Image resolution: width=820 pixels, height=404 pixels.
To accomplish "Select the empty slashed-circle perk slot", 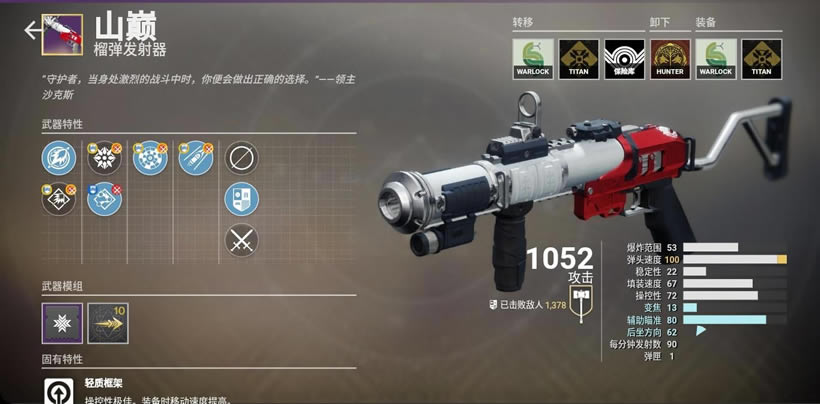I will coord(241,158).
